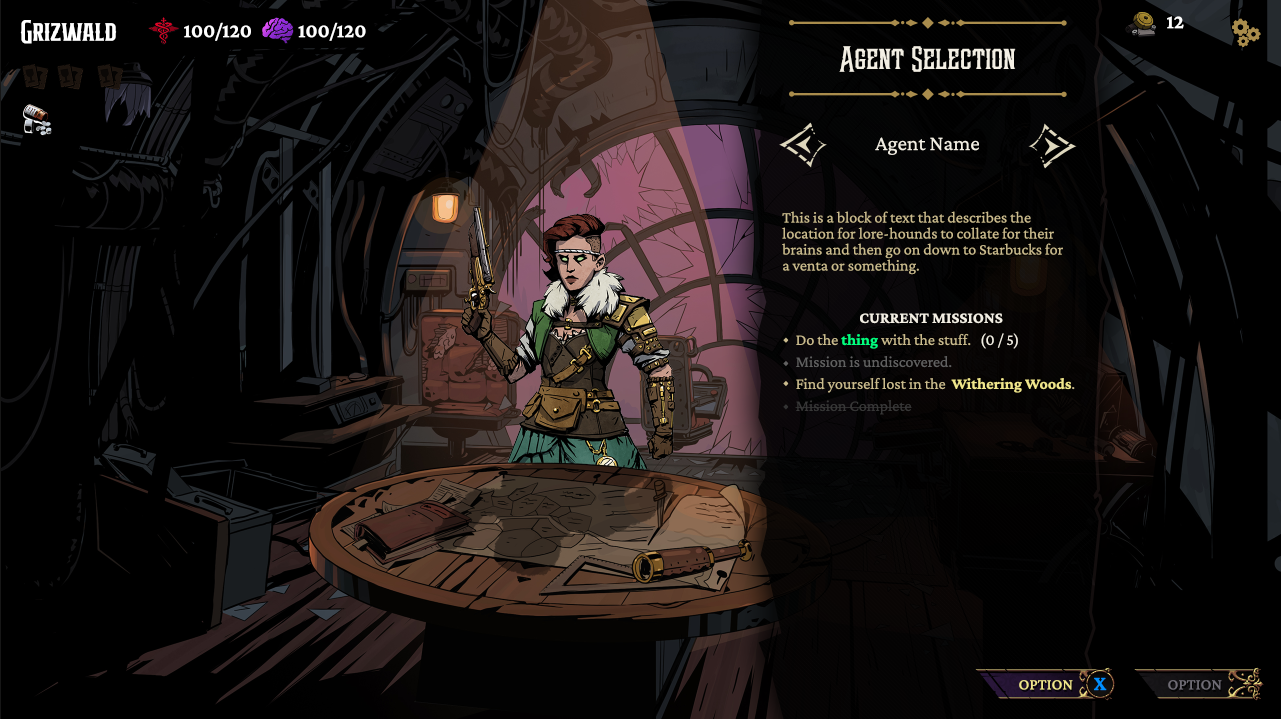Open the 'Do the thing with the stuff' mission
The width and height of the screenshot is (1281, 719).
pyautogui.click(x=906, y=340)
